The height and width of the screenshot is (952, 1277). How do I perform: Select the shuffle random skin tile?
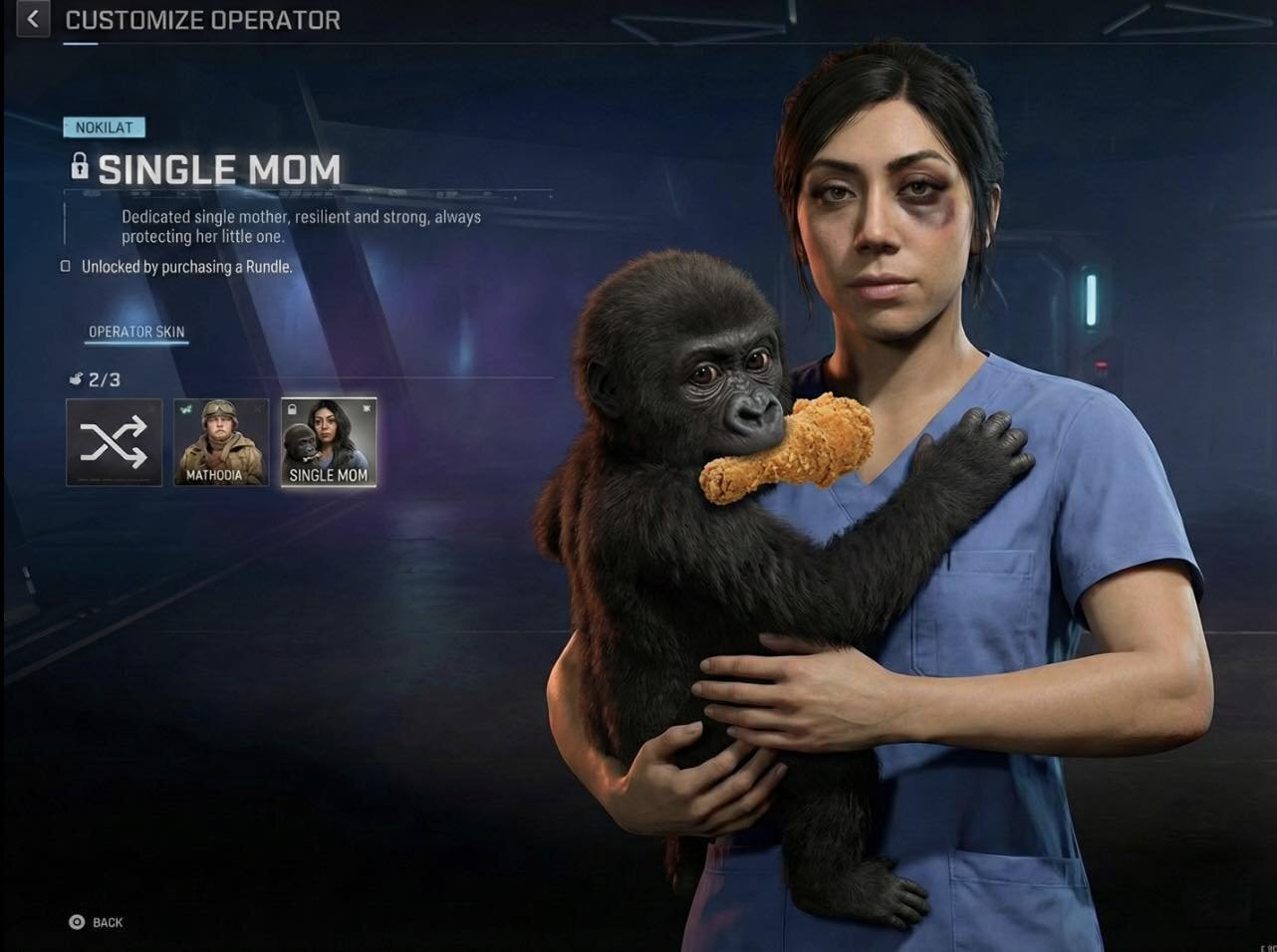[114, 442]
